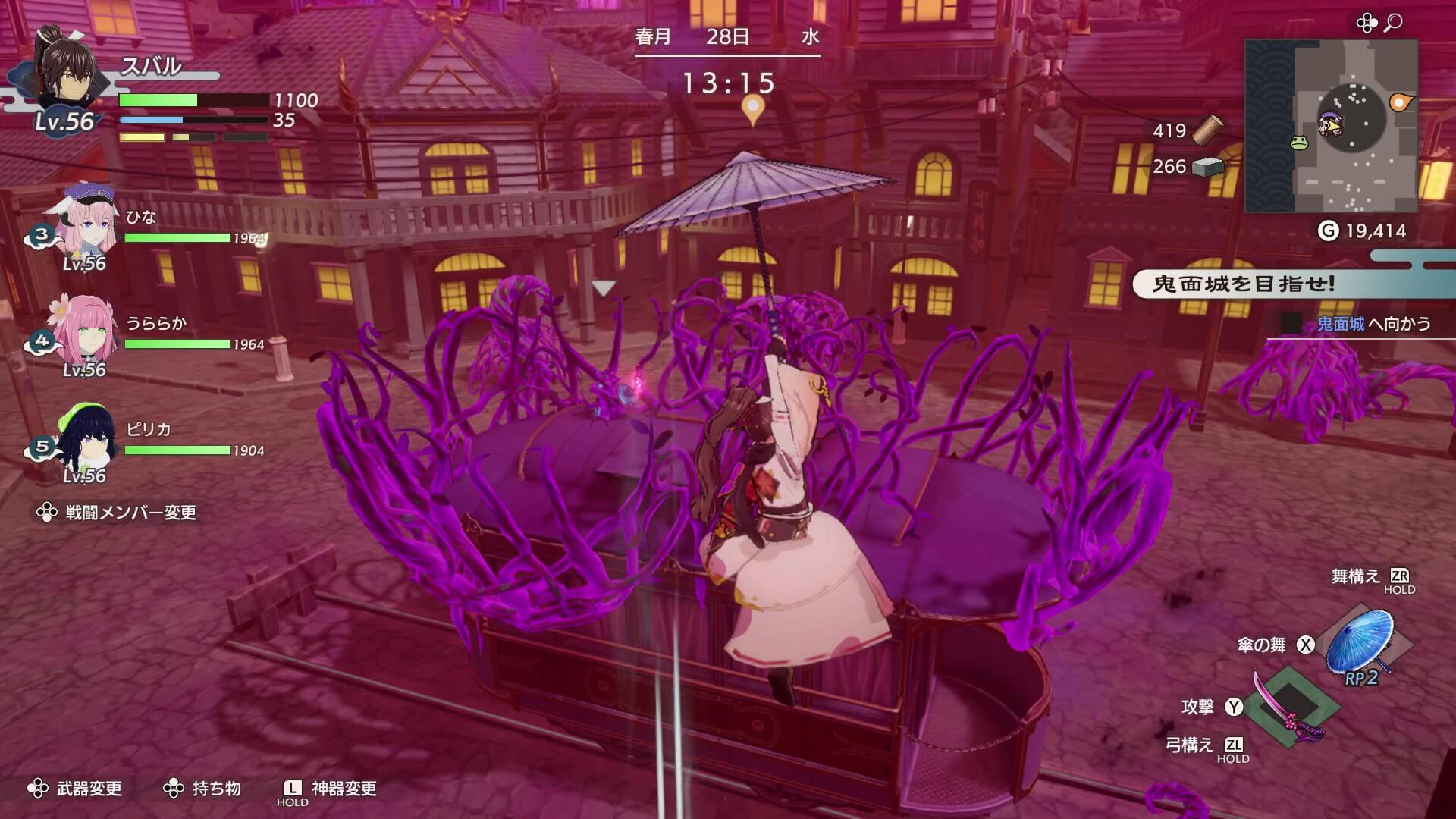Click the gray down arrow above the tram
The height and width of the screenshot is (819, 1456).
603,287
